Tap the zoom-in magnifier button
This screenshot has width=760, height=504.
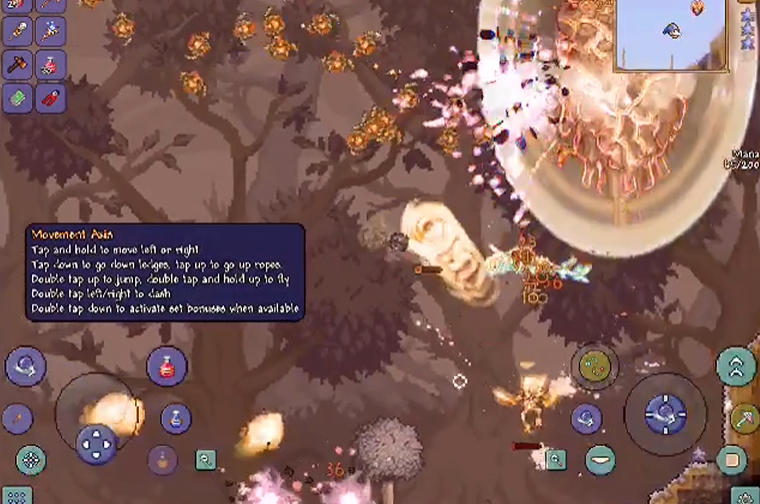[x=555, y=460]
